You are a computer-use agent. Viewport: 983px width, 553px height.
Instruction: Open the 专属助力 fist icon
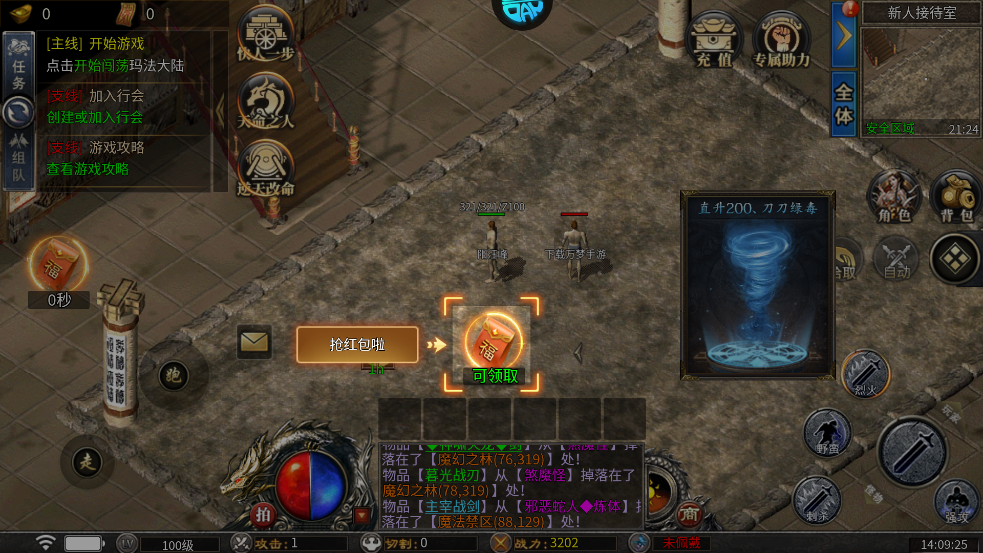pyautogui.click(x=780, y=40)
